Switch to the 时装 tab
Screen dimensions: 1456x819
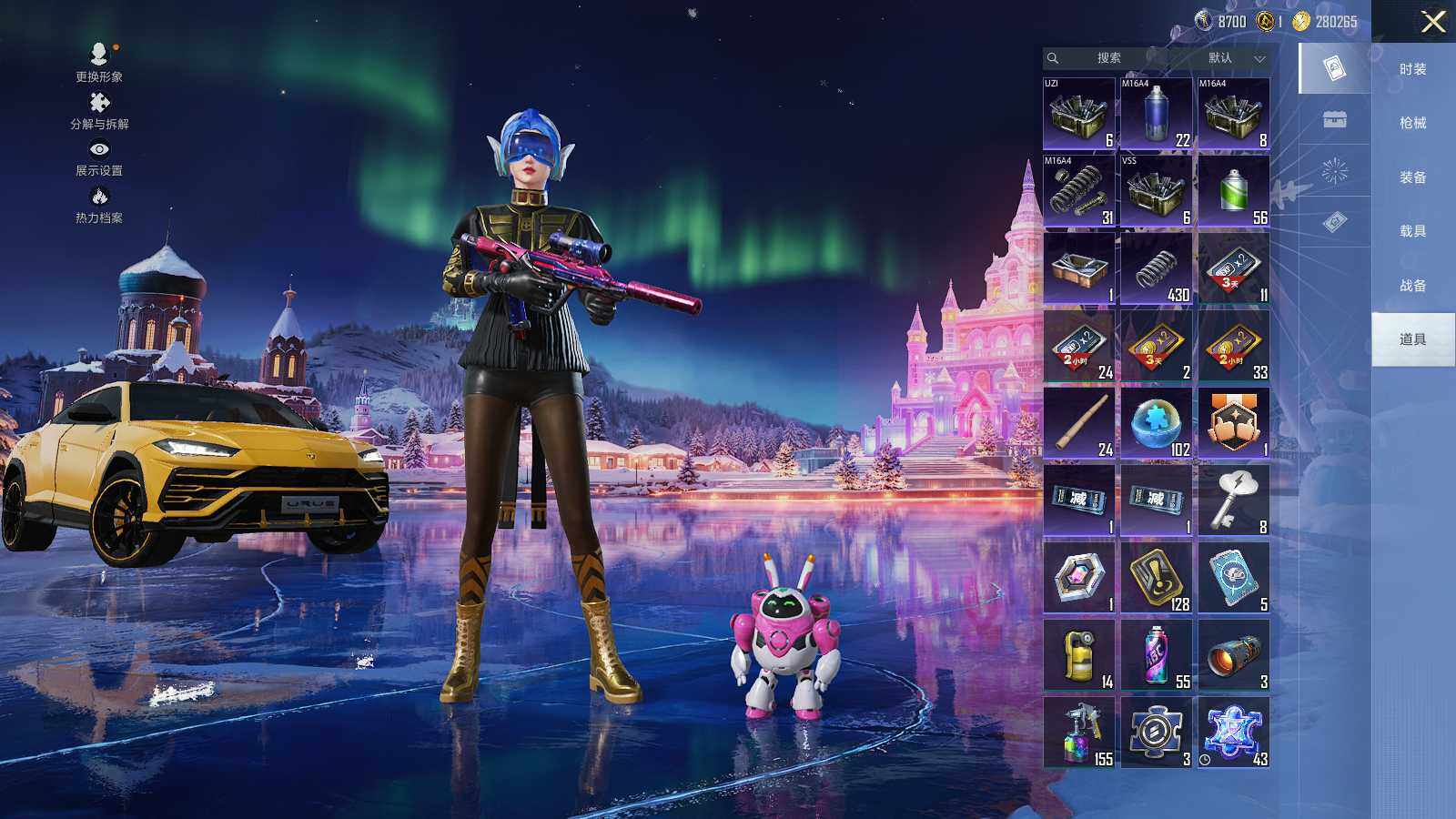coord(1412,69)
